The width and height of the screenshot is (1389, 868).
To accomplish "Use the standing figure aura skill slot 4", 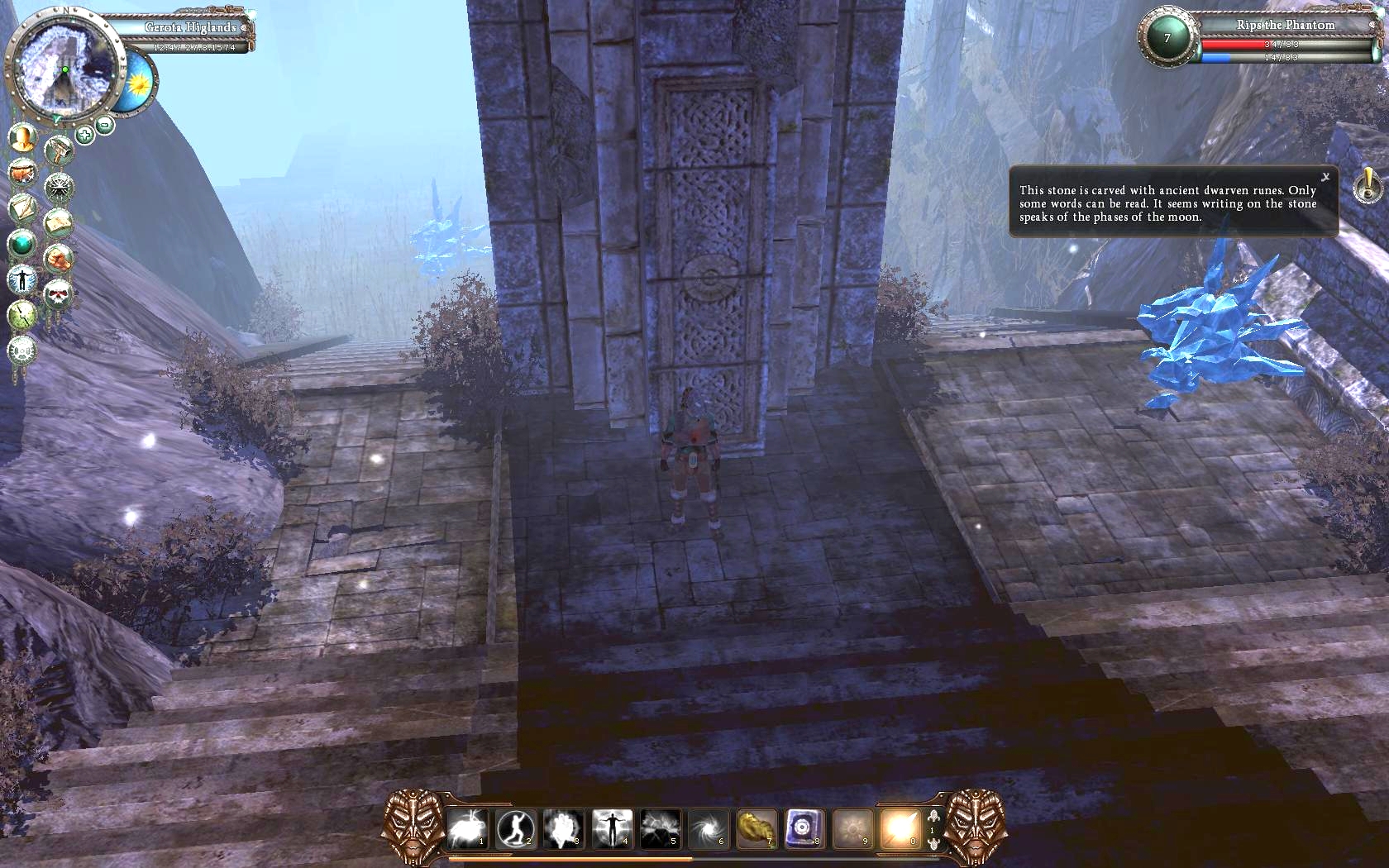I will [612, 827].
